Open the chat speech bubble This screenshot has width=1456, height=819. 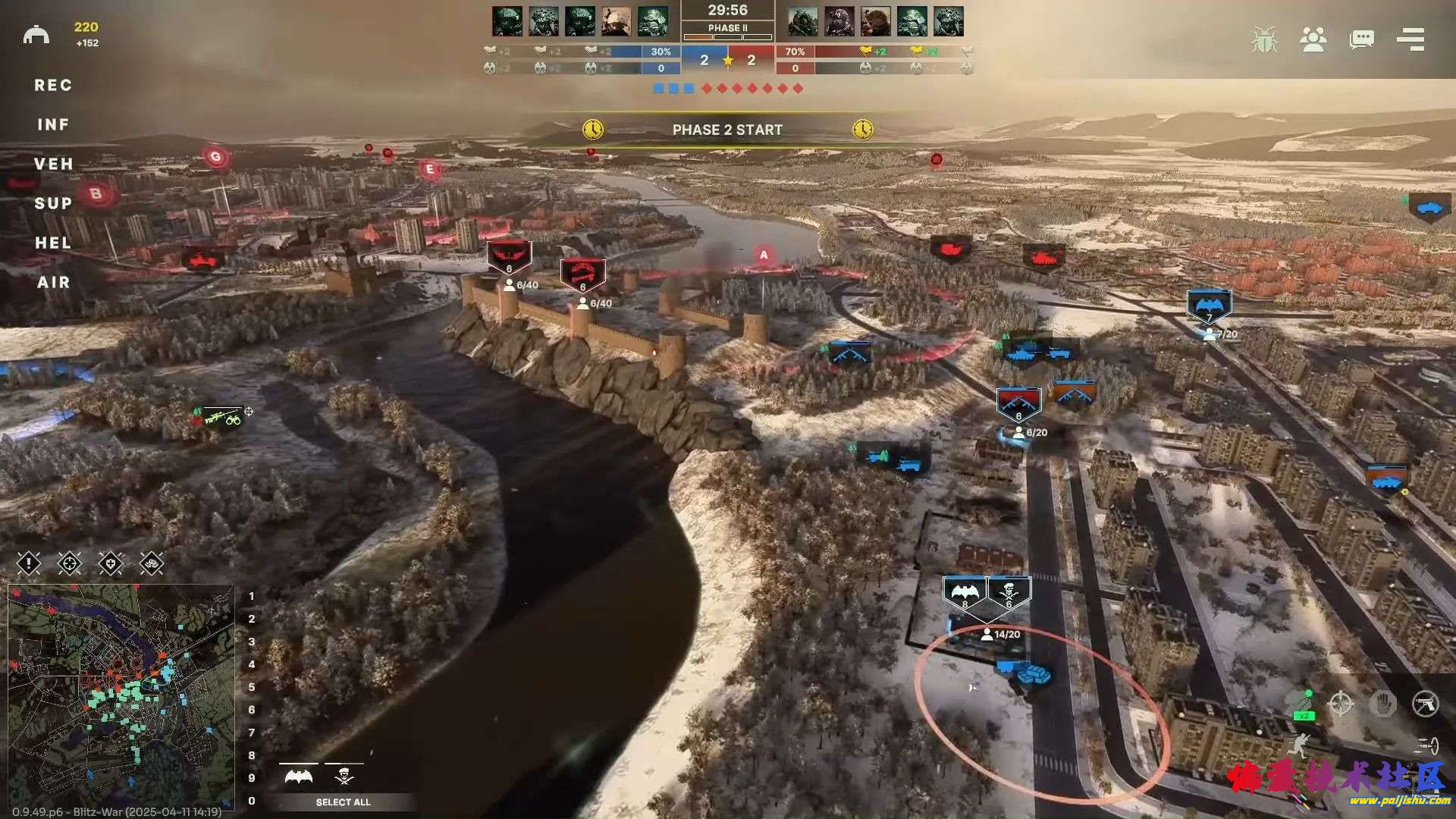coord(1361,39)
